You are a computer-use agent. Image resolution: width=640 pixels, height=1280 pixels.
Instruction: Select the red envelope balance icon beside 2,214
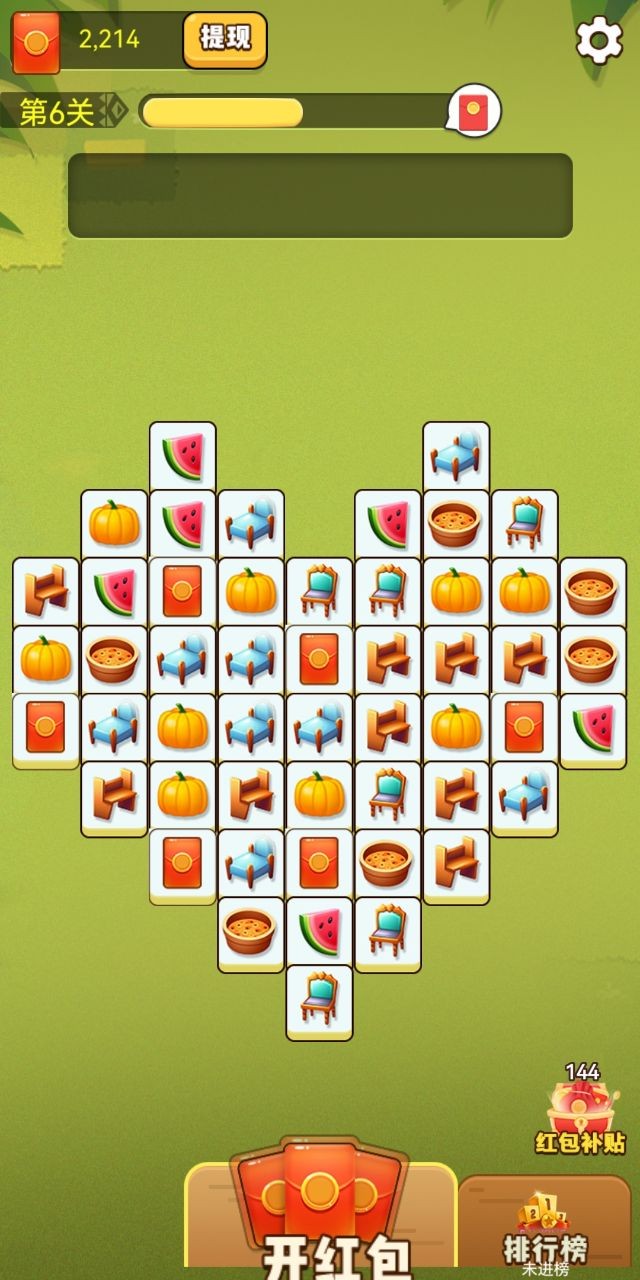tap(36, 43)
